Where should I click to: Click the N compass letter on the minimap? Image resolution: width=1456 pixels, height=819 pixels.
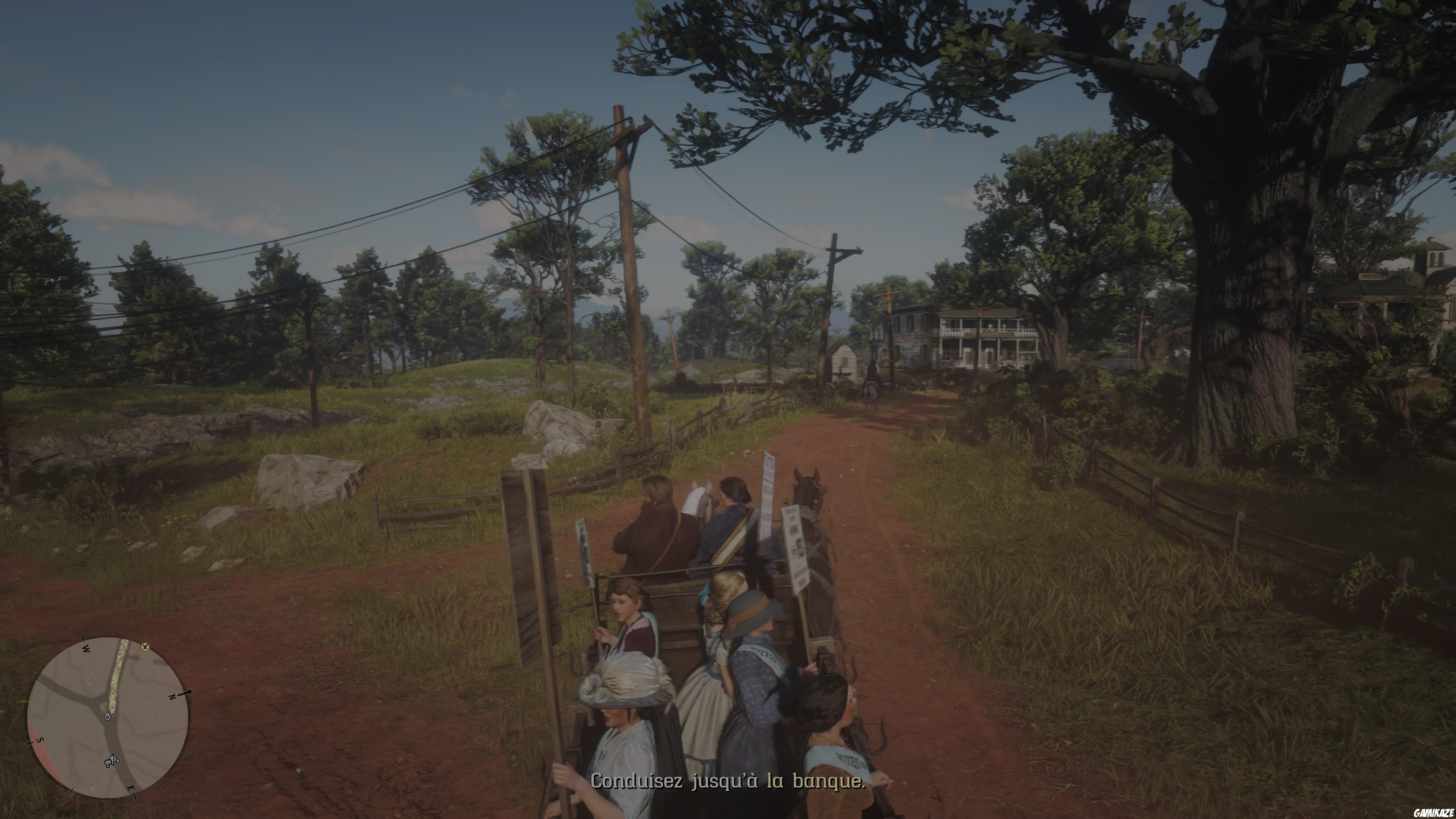[x=173, y=697]
